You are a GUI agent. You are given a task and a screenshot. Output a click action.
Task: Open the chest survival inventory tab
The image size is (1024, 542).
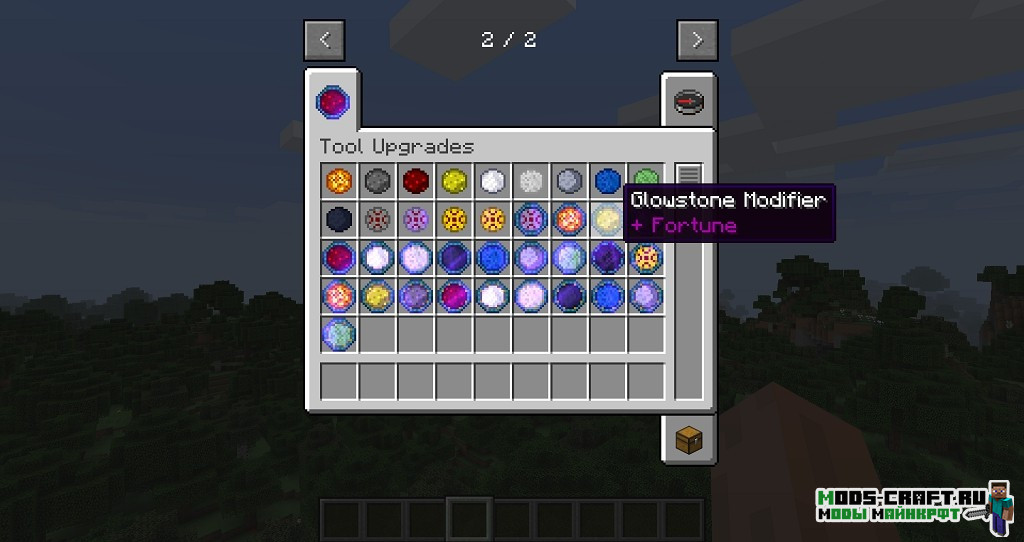click(x=689, y=438)
